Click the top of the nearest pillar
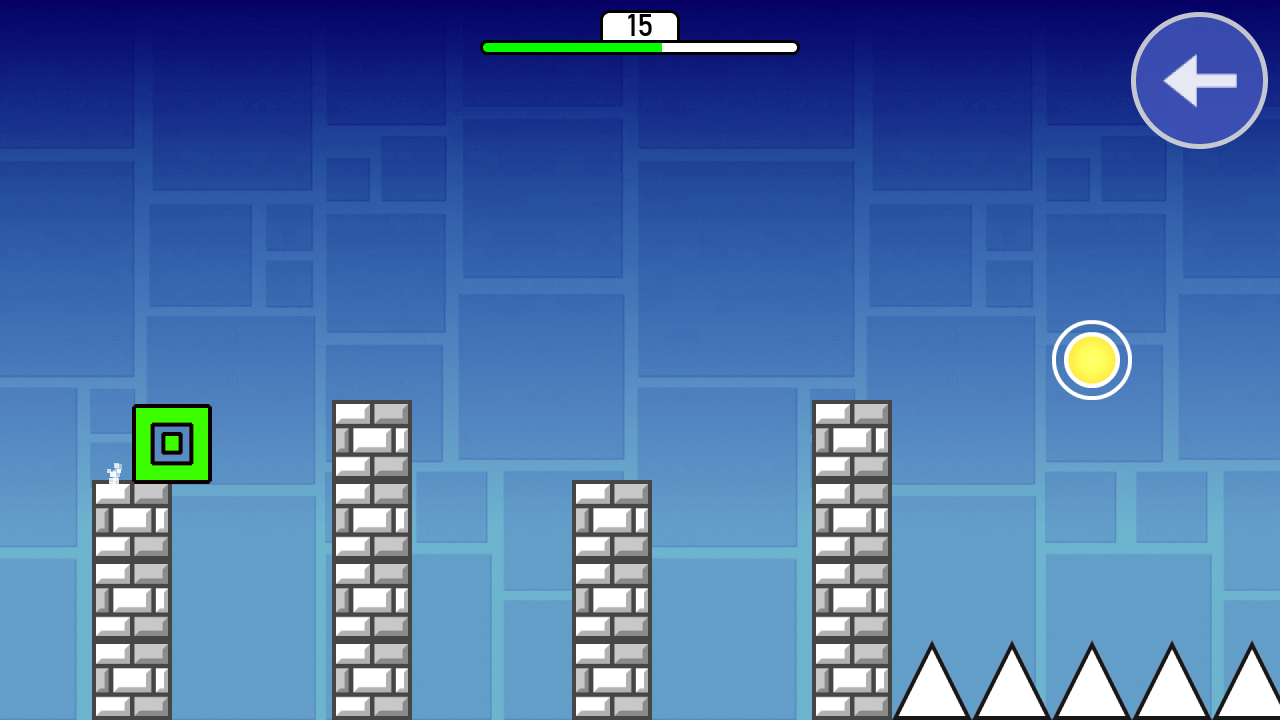1280x720 pixels. [x=133, y=487]
